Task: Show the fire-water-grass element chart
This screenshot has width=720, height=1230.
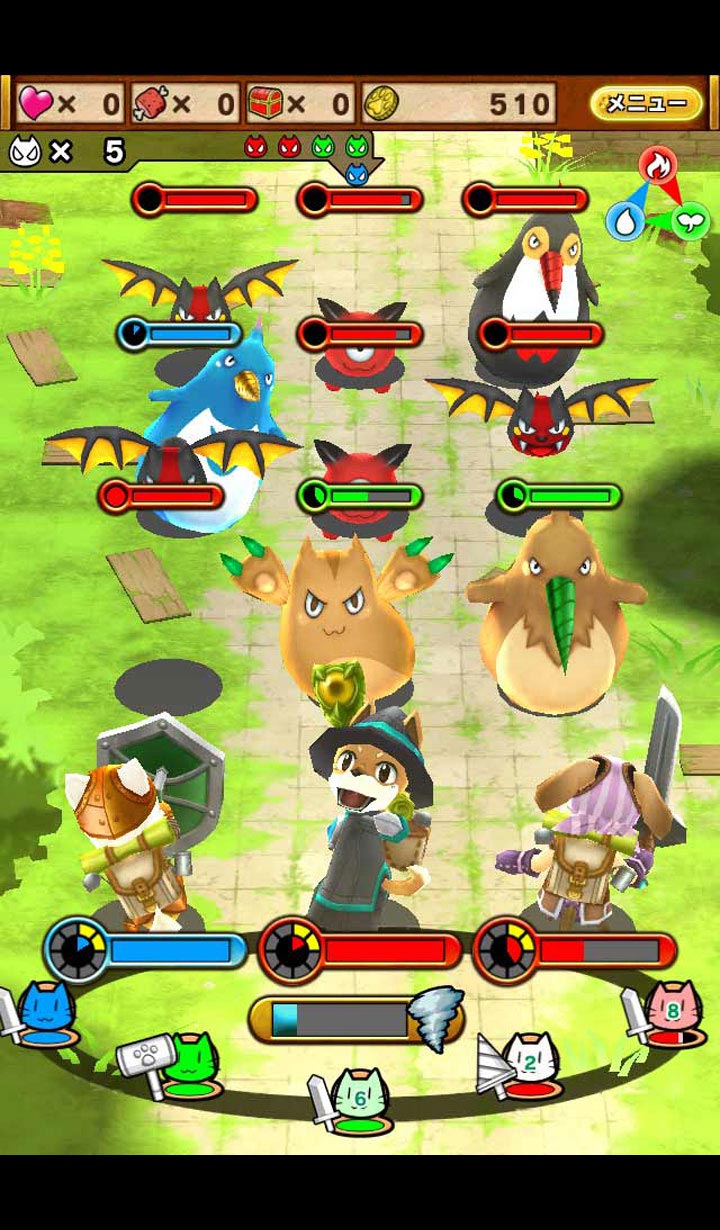Action: 657,197
